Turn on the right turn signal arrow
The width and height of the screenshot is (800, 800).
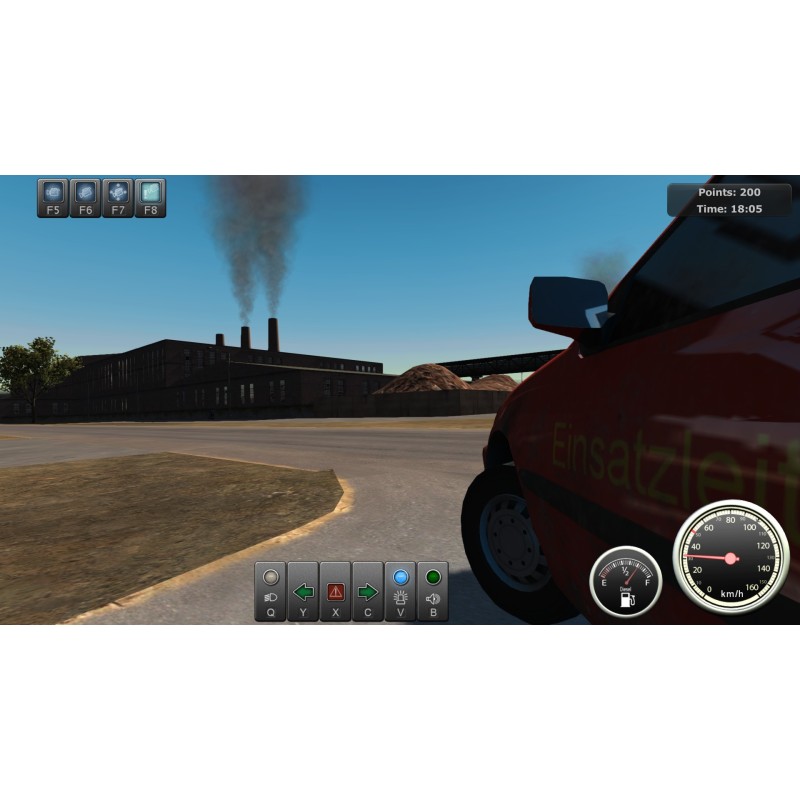[368, 591]
